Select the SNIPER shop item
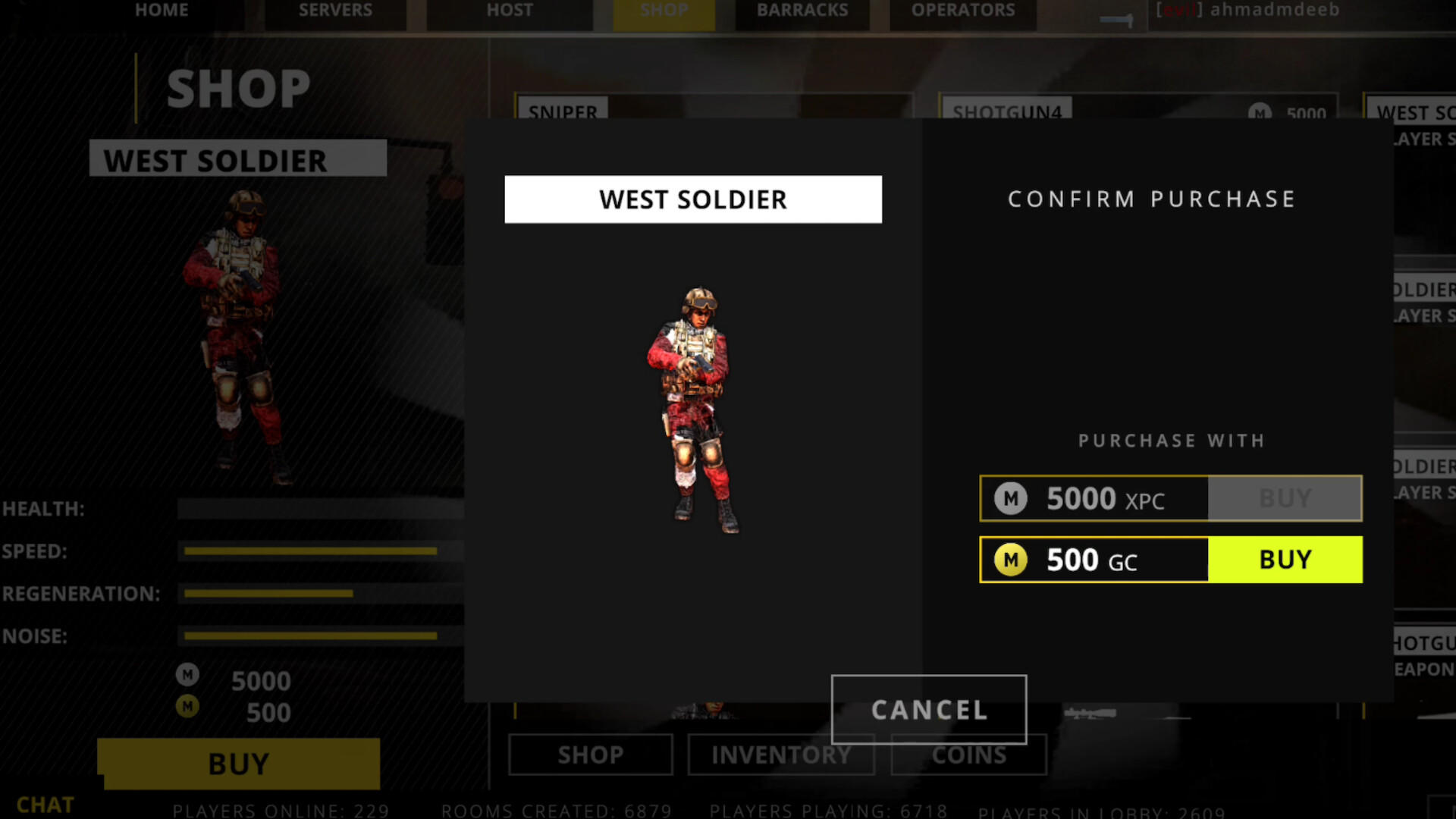1456x819 pixels. pos(561,112)
